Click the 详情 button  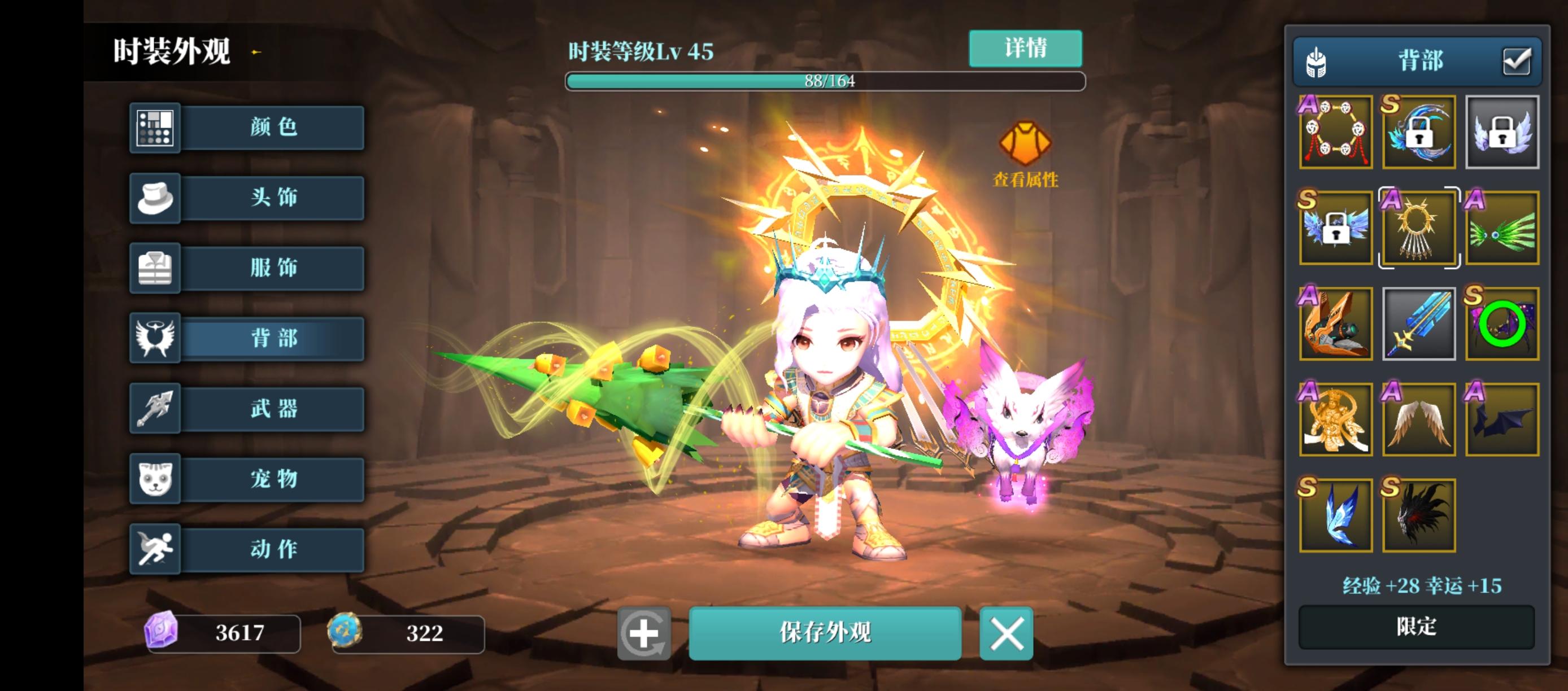1025,48
